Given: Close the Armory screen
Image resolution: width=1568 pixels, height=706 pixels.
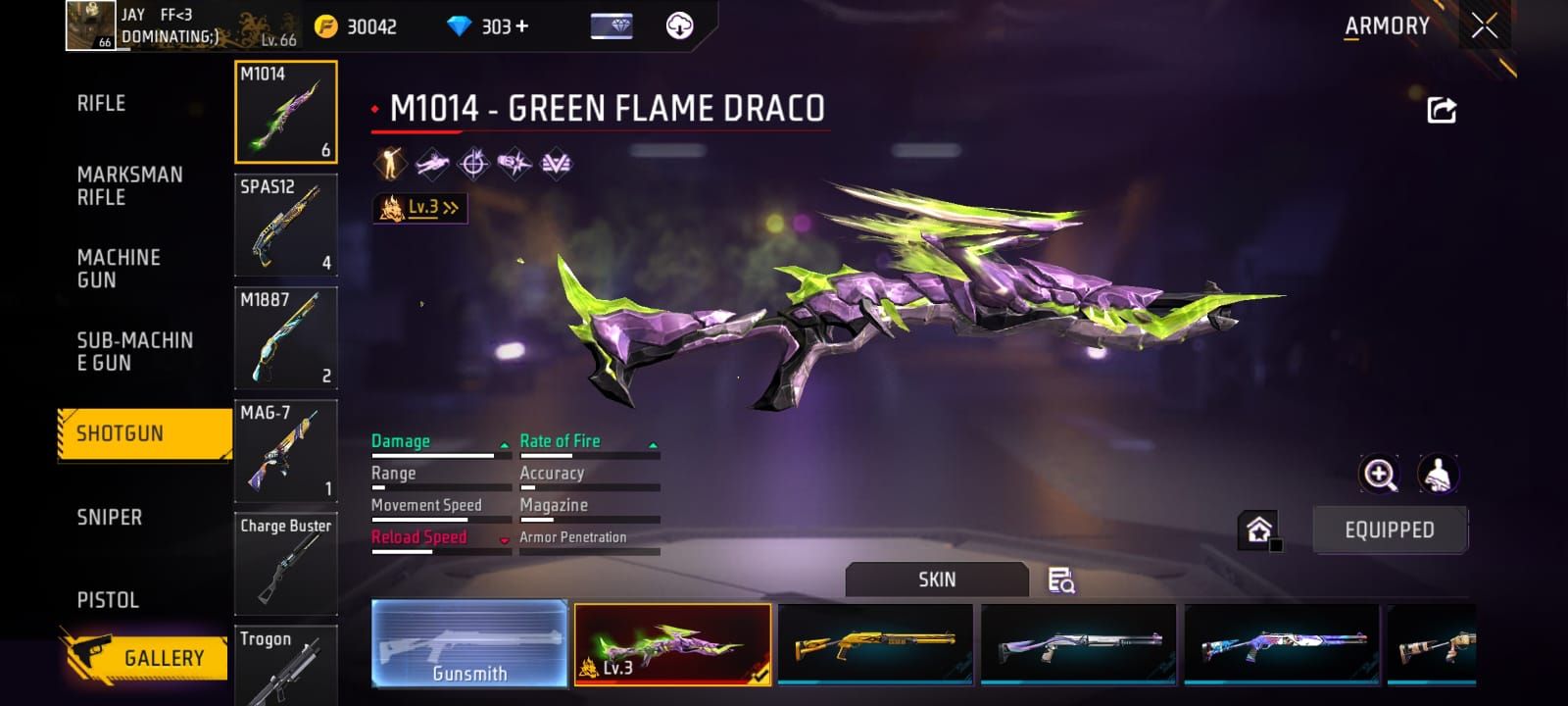Looking at the screenshot, I should pos(1484,26).
